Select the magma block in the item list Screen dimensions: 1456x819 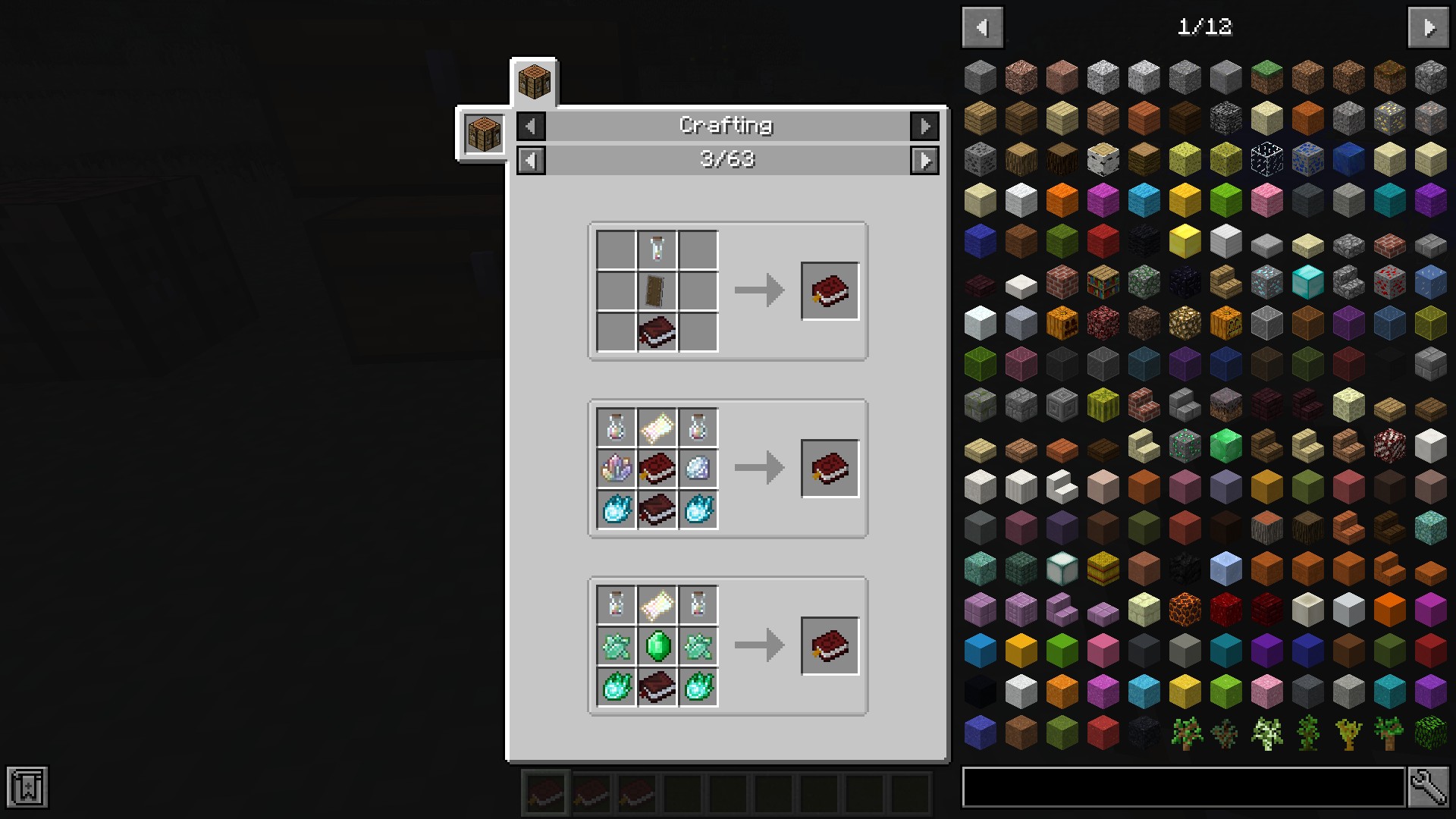1185,610
